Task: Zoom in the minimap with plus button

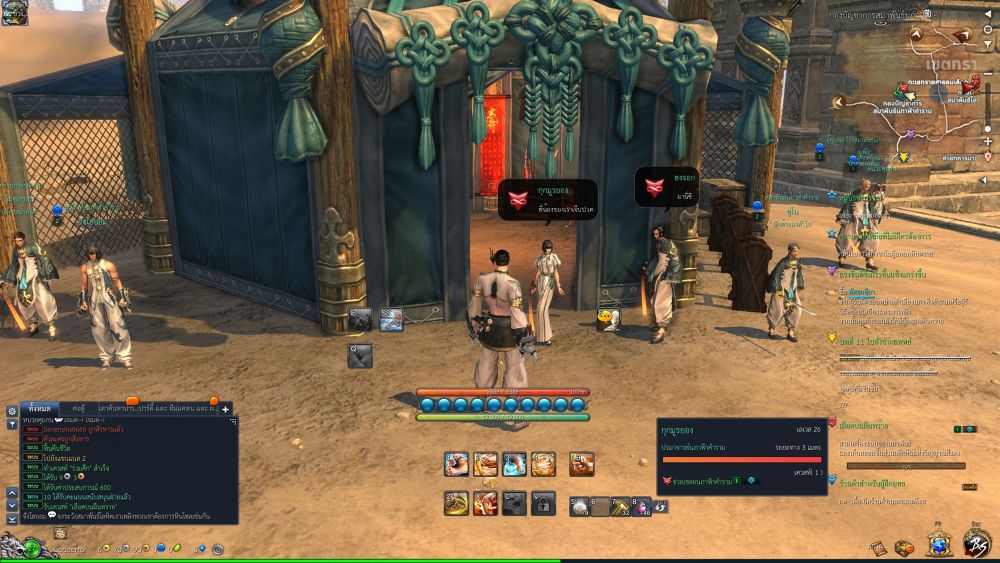Action: pos(988,142)
